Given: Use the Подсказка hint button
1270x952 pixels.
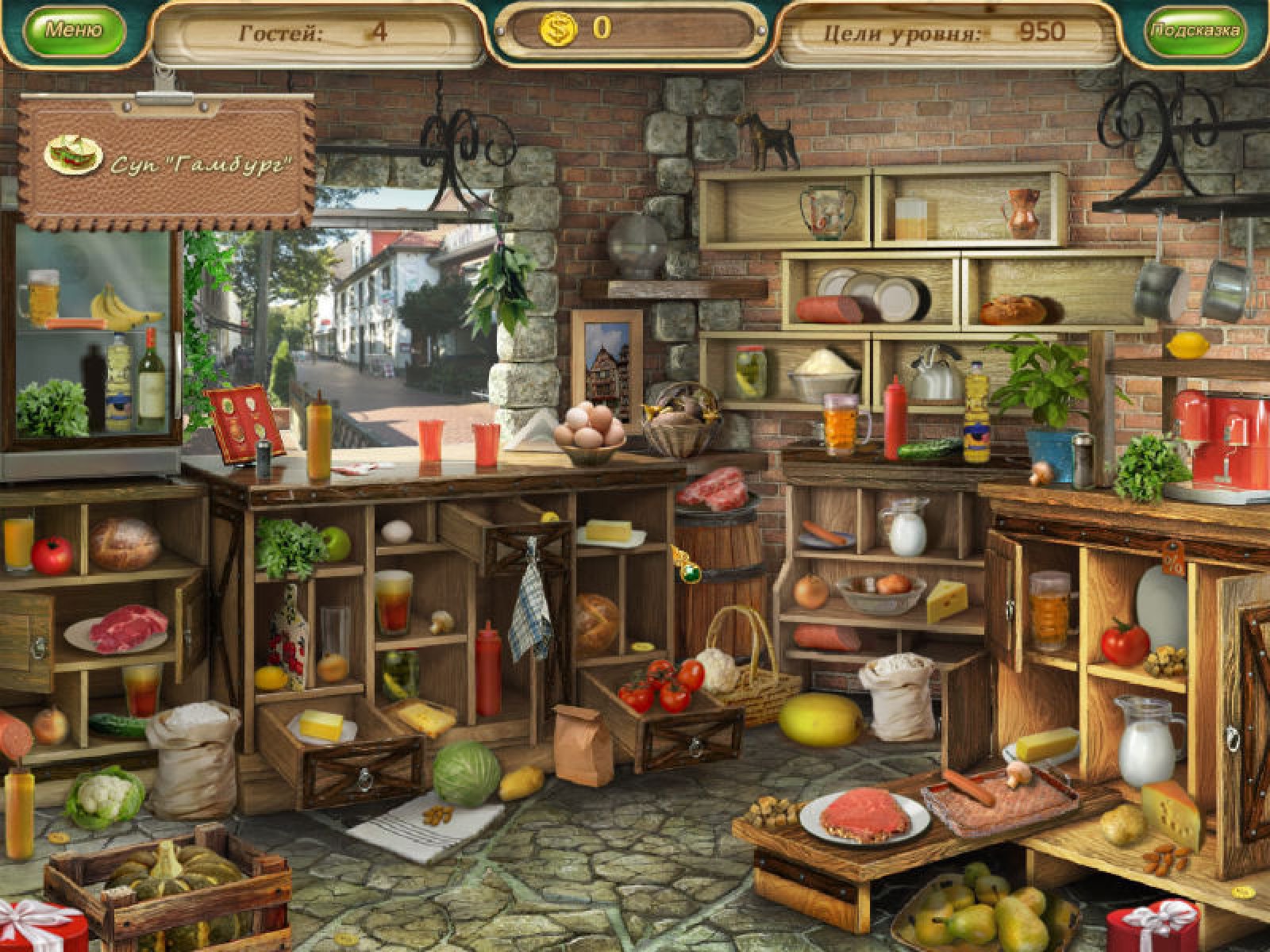Looking at the screenshot, I should (1195, 31).
